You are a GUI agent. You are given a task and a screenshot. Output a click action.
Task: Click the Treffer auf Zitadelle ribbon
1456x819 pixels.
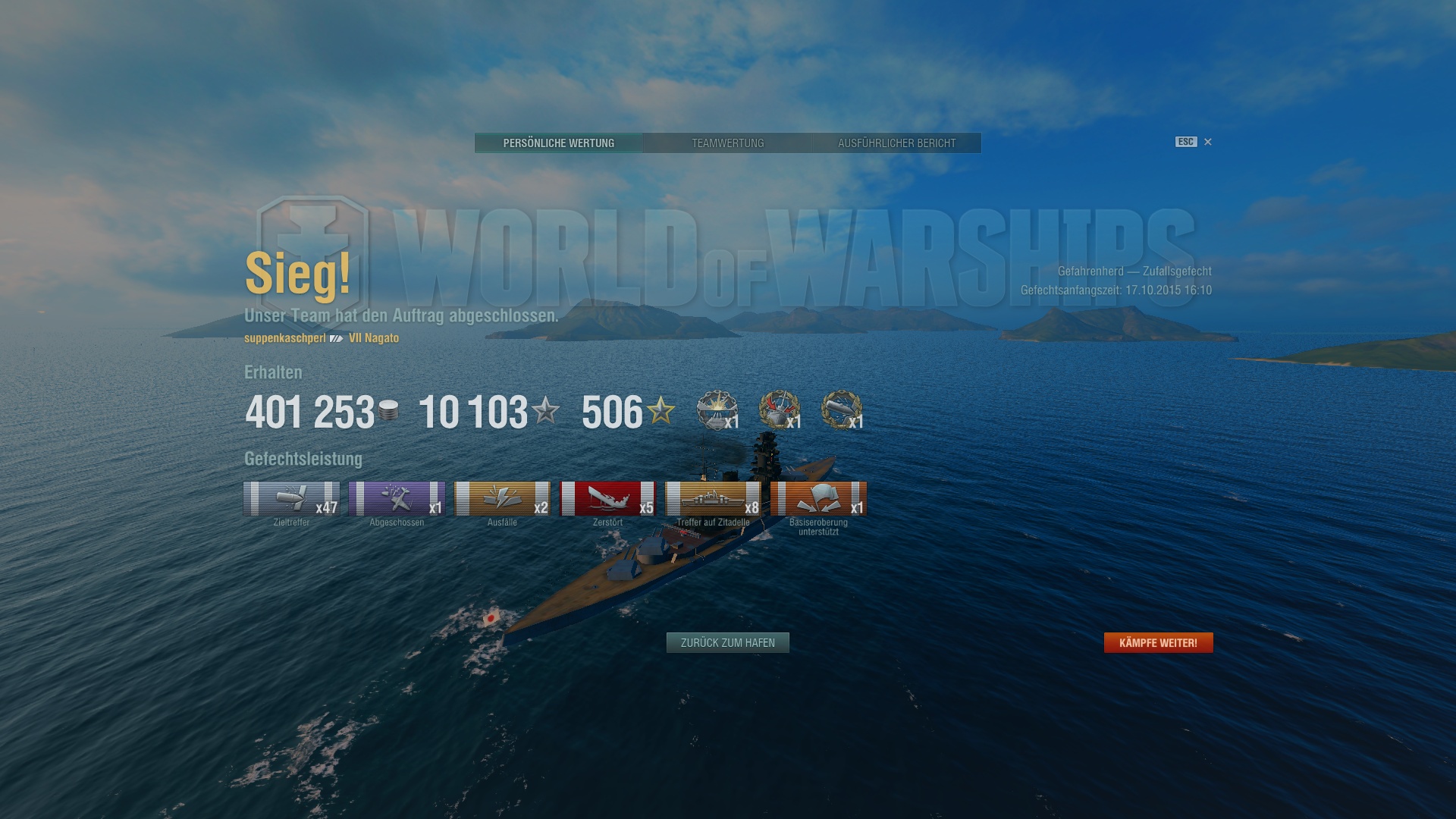click(x=713, y=499)
